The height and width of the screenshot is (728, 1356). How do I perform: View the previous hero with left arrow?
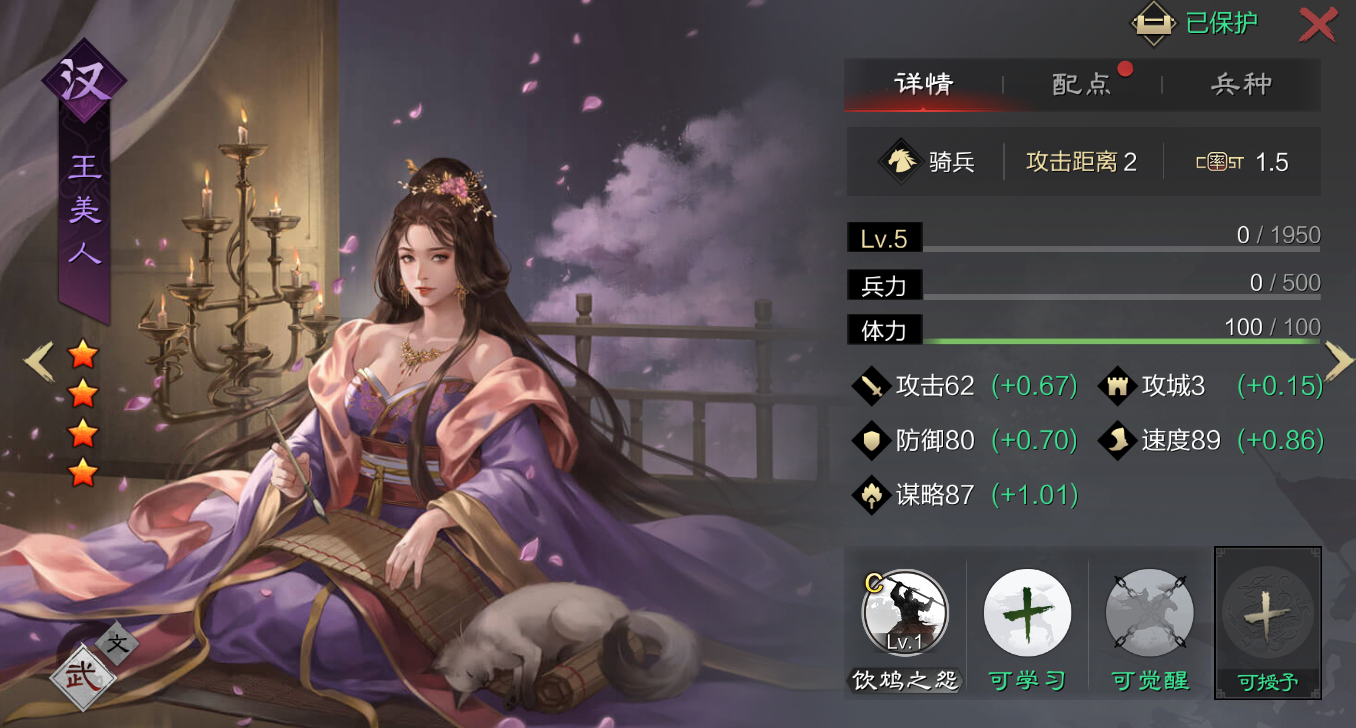38,362
